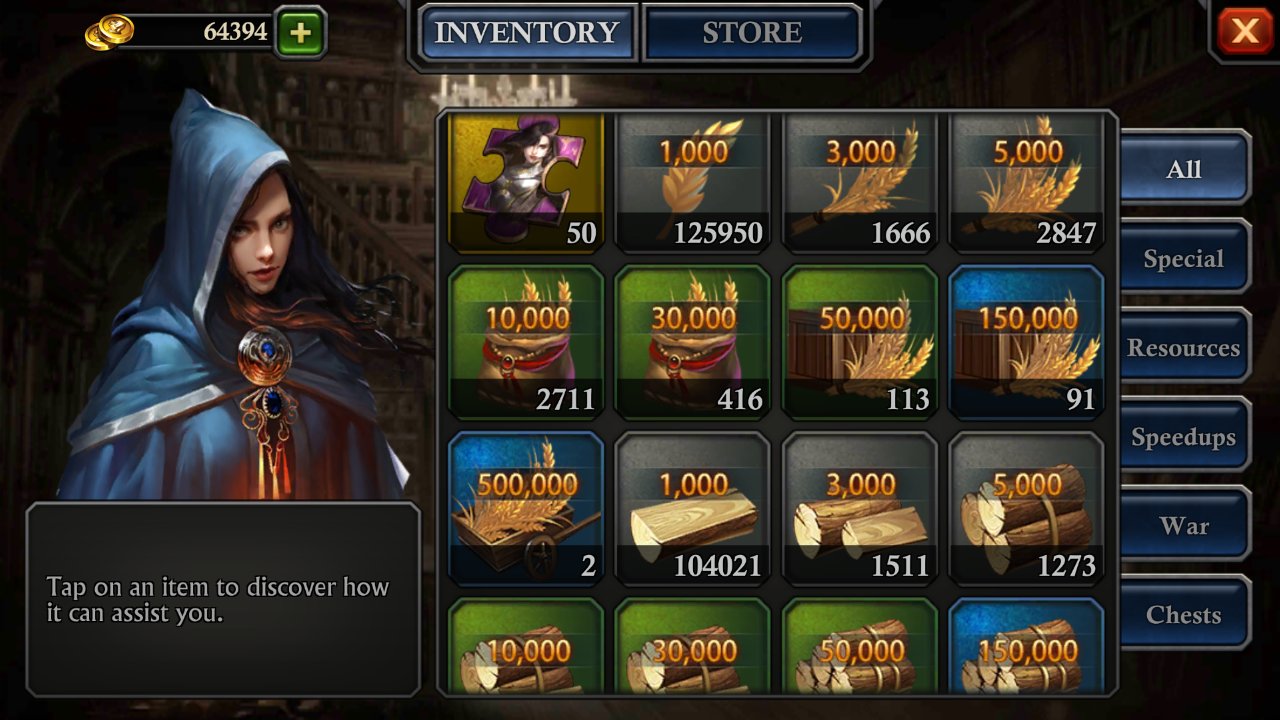1280x720 pixels.
Task: Filter items by Special category
Action: pos(1184,259)
